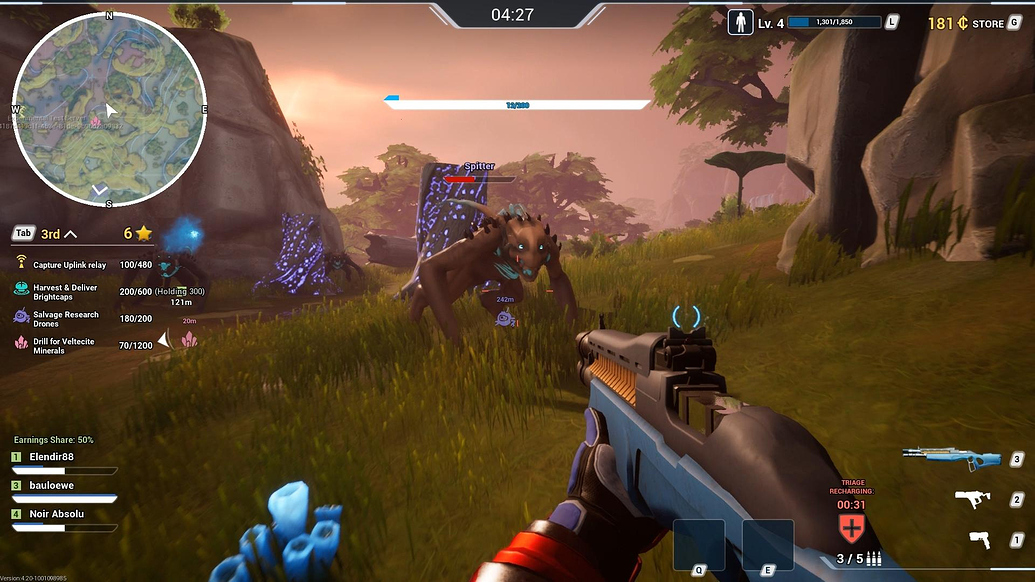Switch to the white pistol sidearm
Viewport: 1035px width, 582px height.
click(981, 539)
